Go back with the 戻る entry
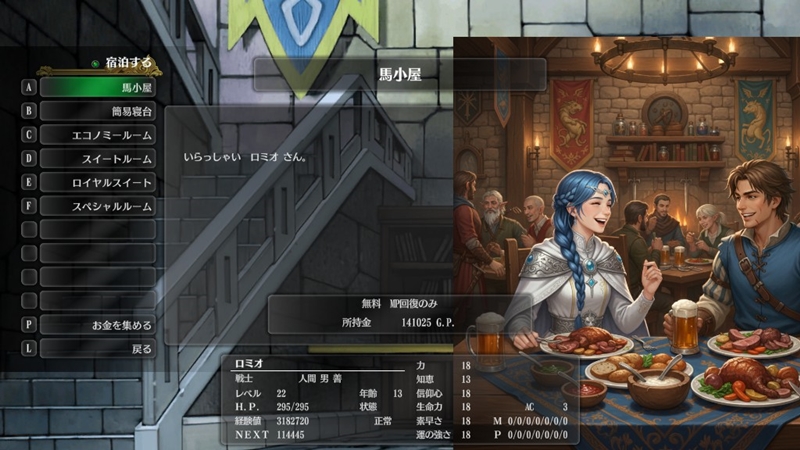The height and width of the screenshot is (450, 800). click(97, 349)
